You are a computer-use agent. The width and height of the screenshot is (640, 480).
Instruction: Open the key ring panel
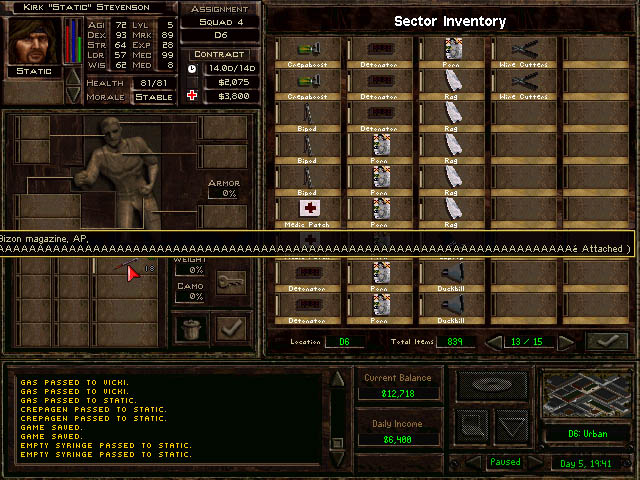coord(230,283)
